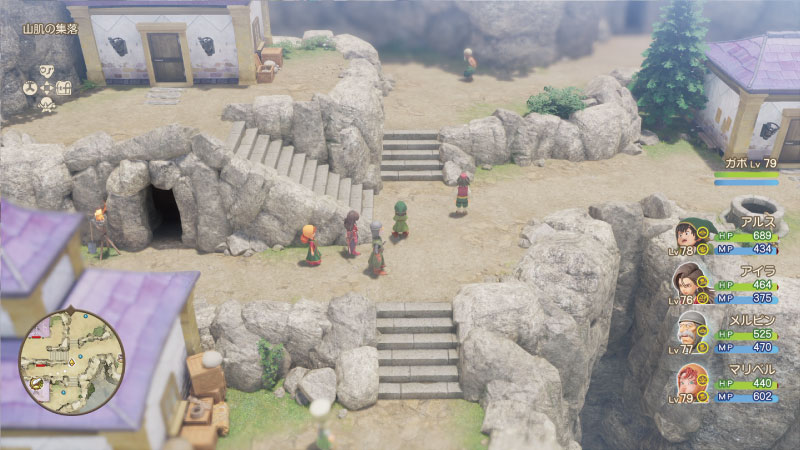This screenshot has height=450, width=800.
Task: Click the three-segment circle shortcut icon
Action: 31,87
